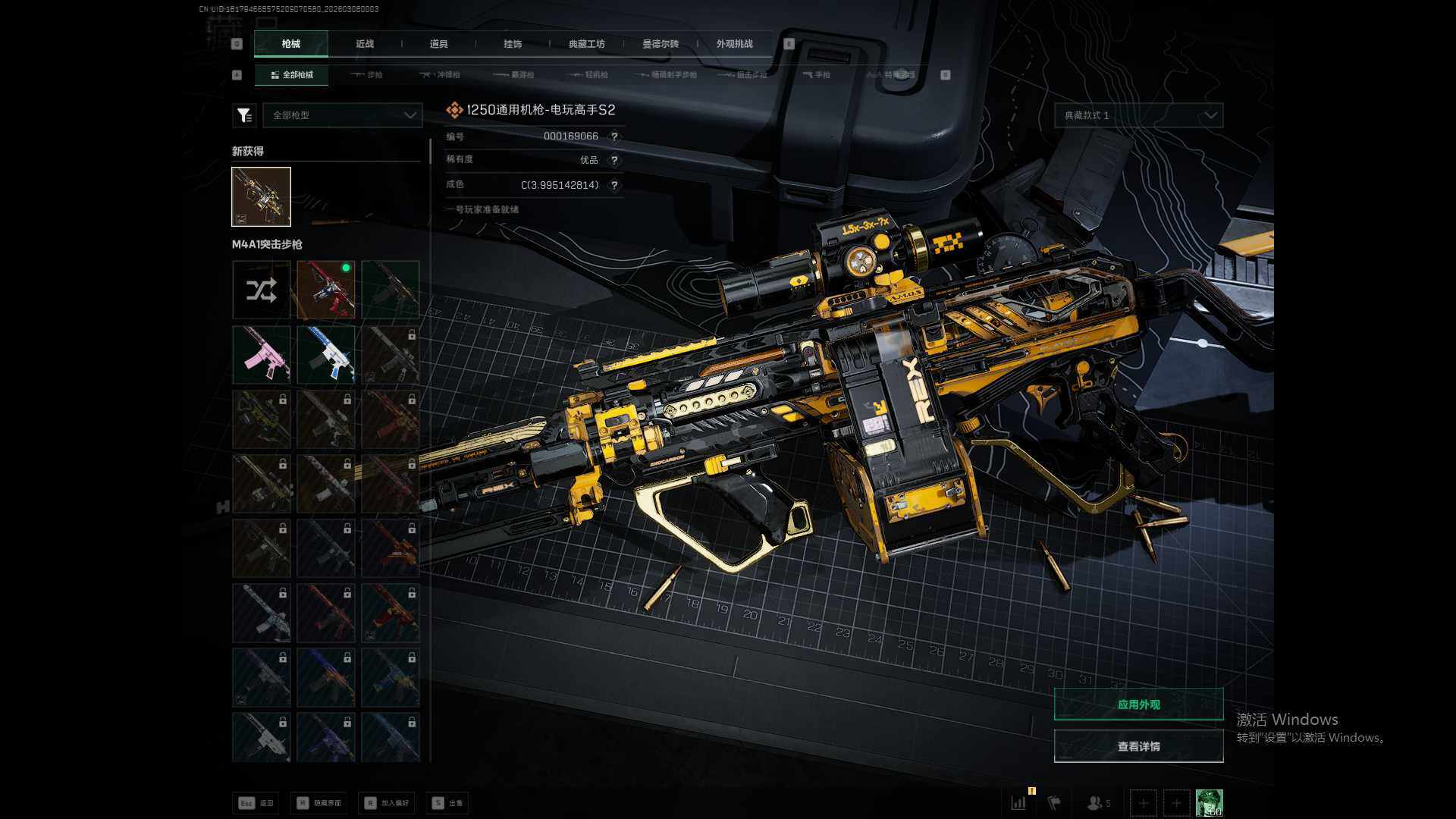The width and height of the screenshot is (1456, 819).
Task: Open the 典藏工坊 workshop tab
Action: (586, 44)
